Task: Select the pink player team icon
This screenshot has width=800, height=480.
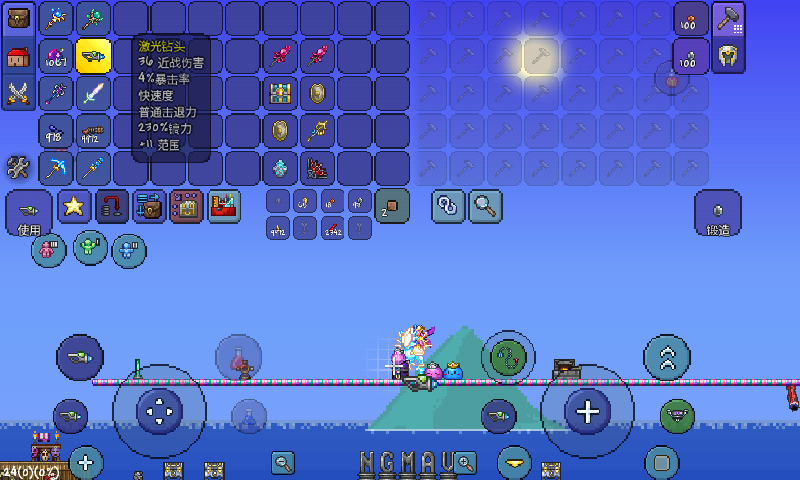Action: tap(49, 247)
